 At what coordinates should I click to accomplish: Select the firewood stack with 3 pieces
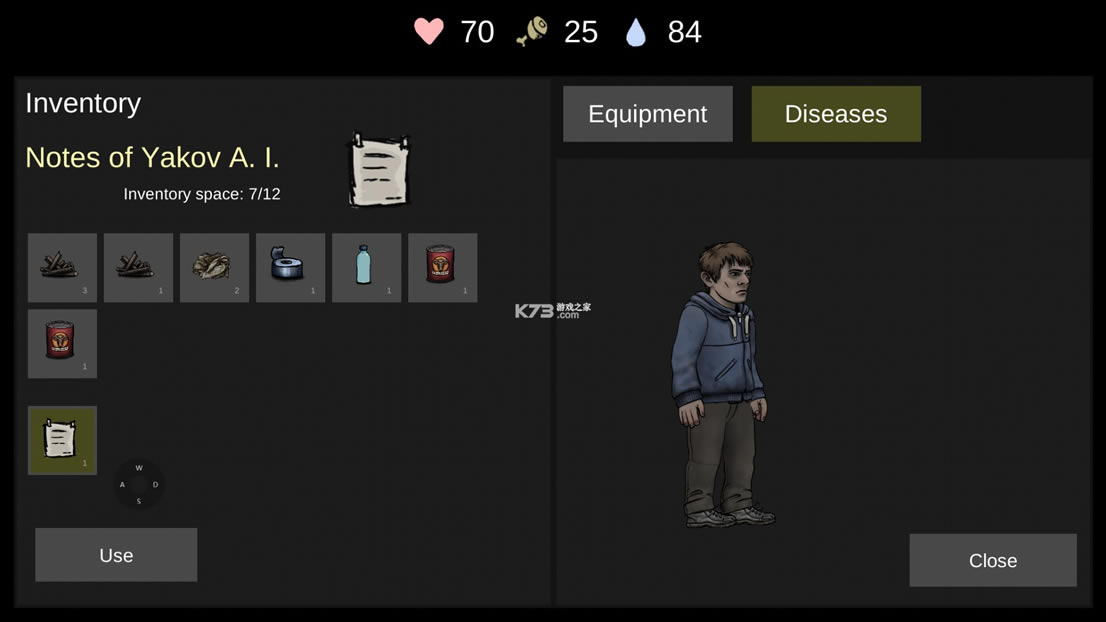click(62, 267)
